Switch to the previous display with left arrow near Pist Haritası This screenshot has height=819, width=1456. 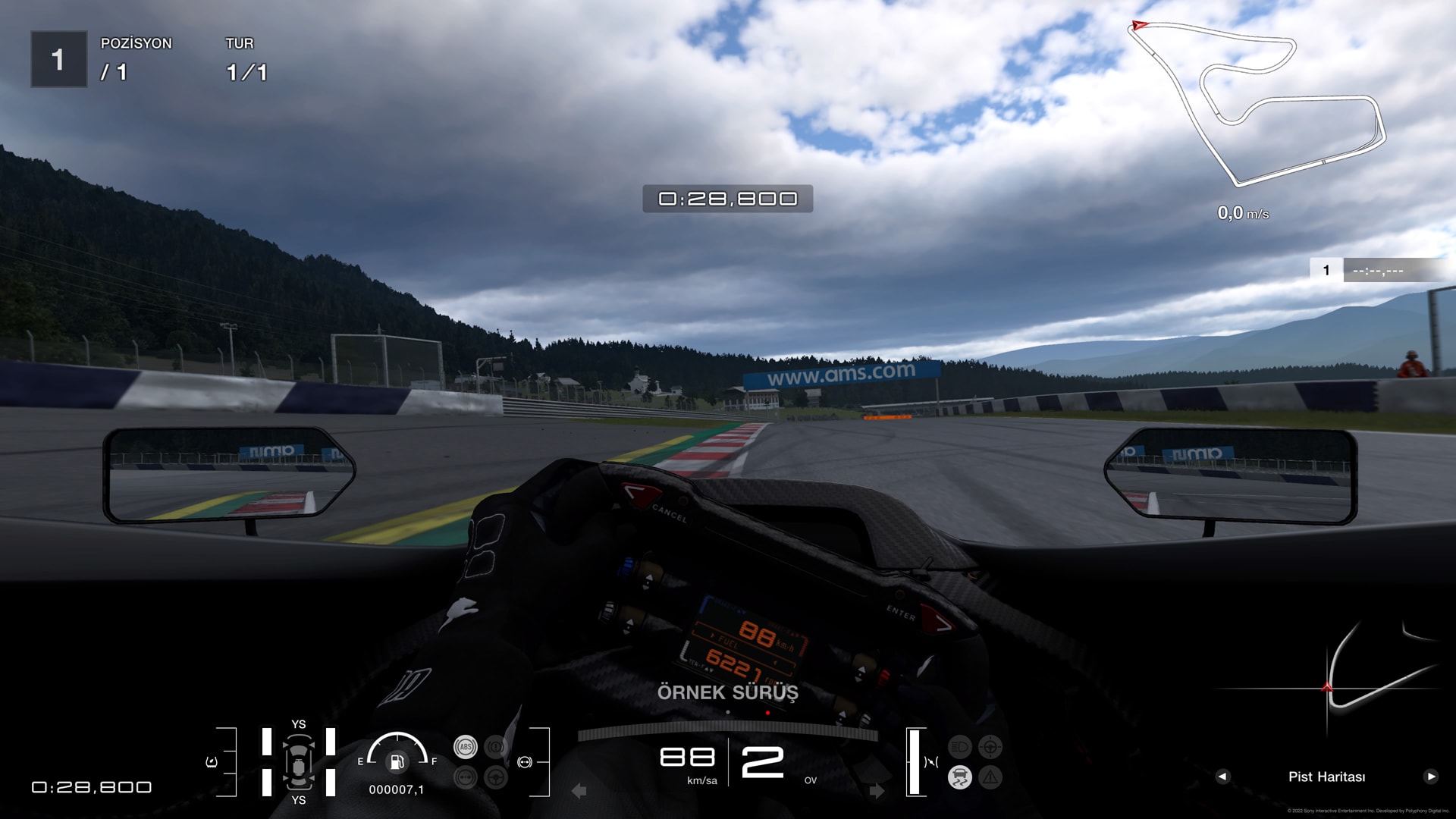point(1222,777)
